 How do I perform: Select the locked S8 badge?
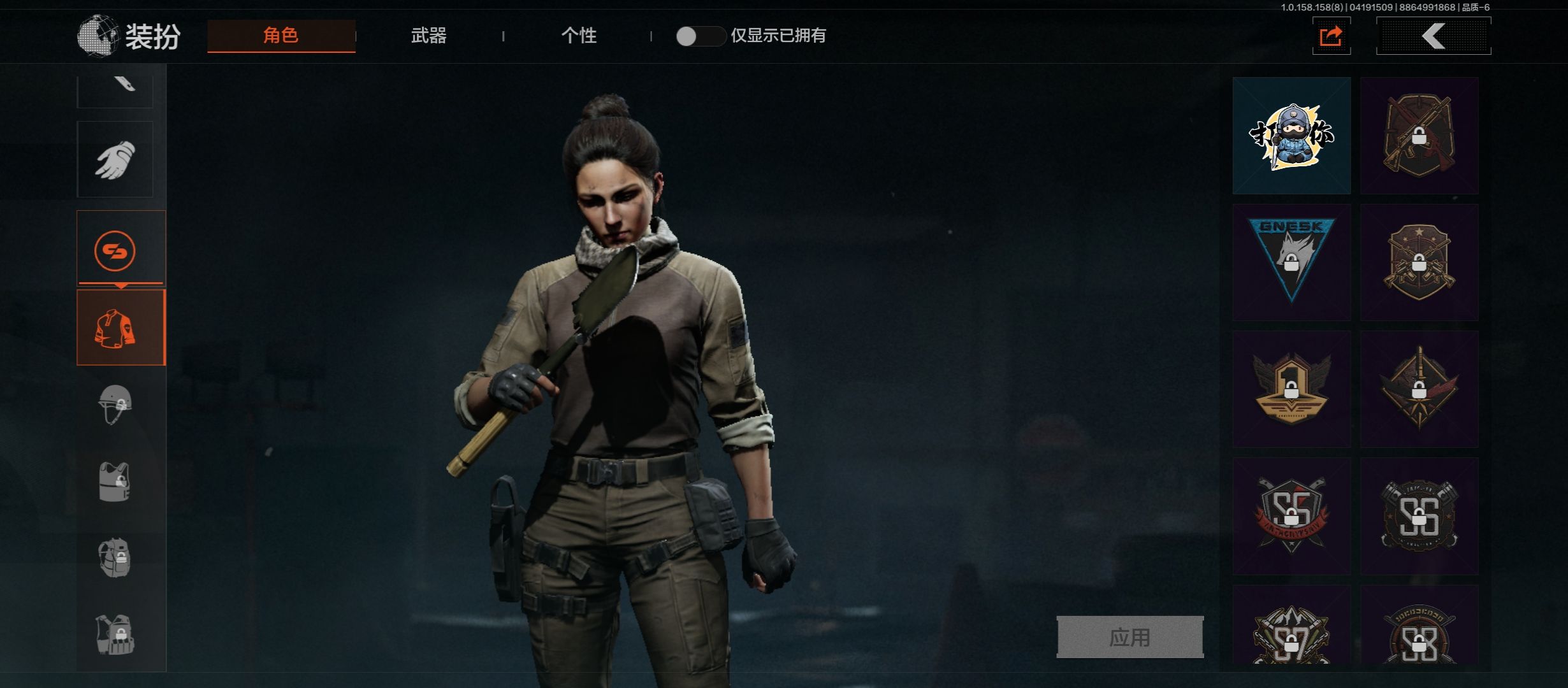1419,634
